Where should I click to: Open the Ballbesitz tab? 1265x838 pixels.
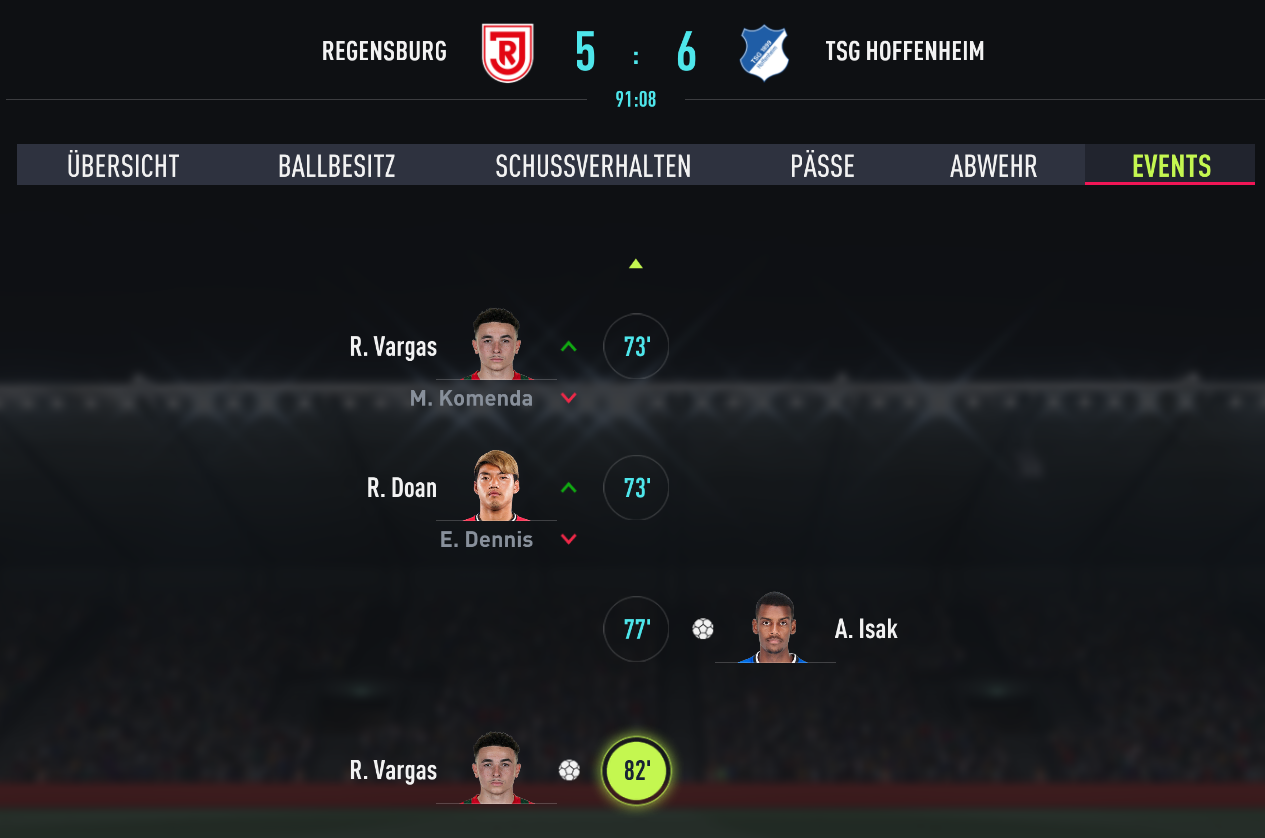click(x=336, y=166)
